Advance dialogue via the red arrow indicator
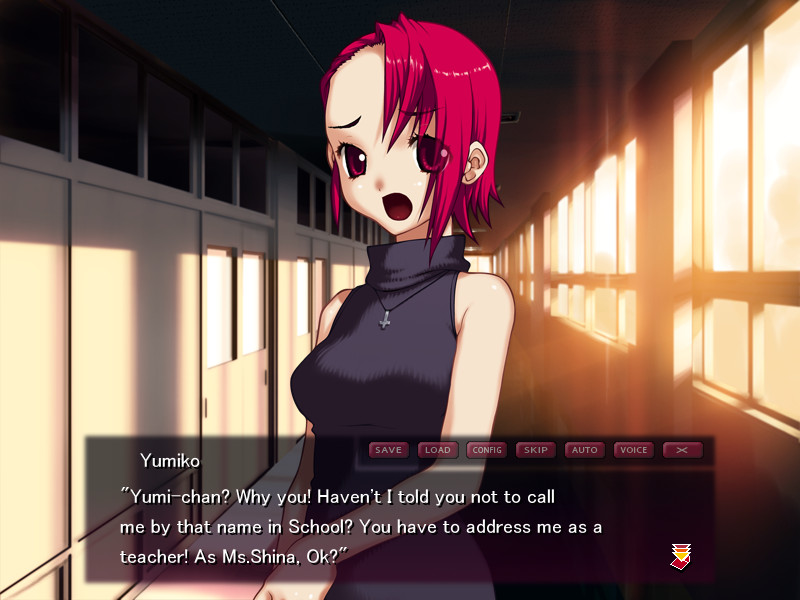The height and width of the screenshot is (600, 800). point(681,556)
